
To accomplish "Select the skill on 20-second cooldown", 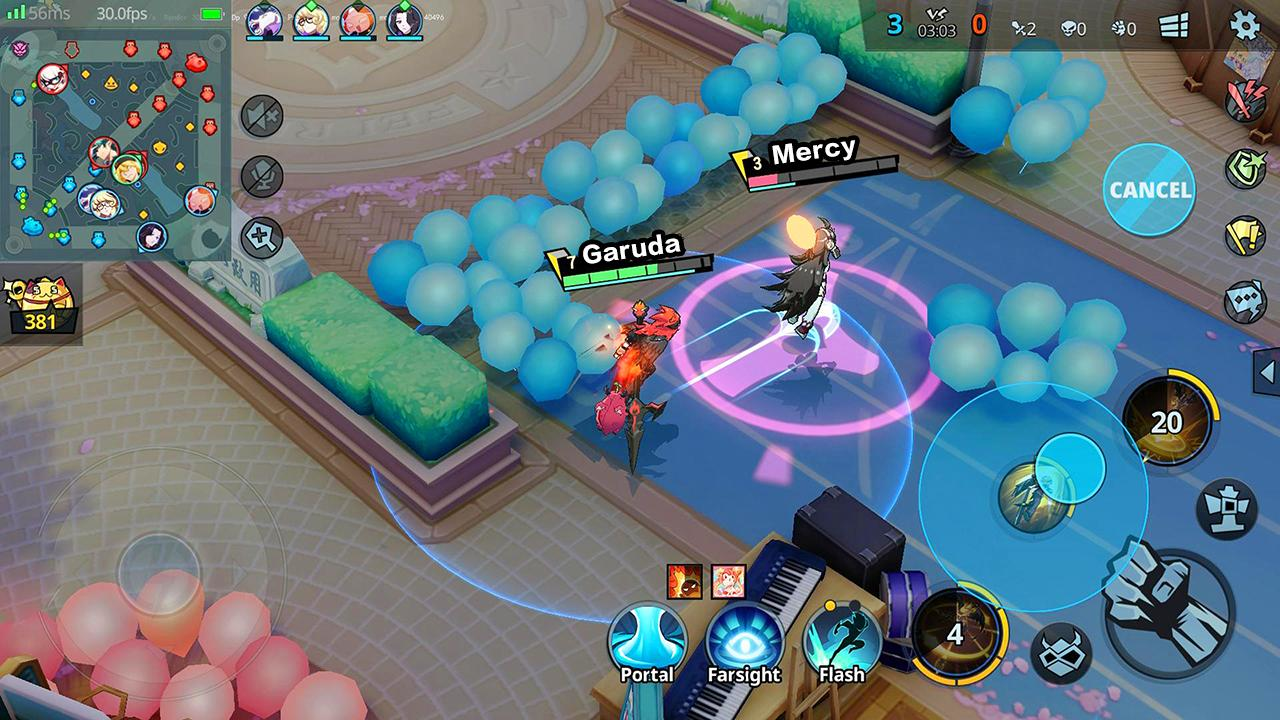I will (x=1166, y=422).
